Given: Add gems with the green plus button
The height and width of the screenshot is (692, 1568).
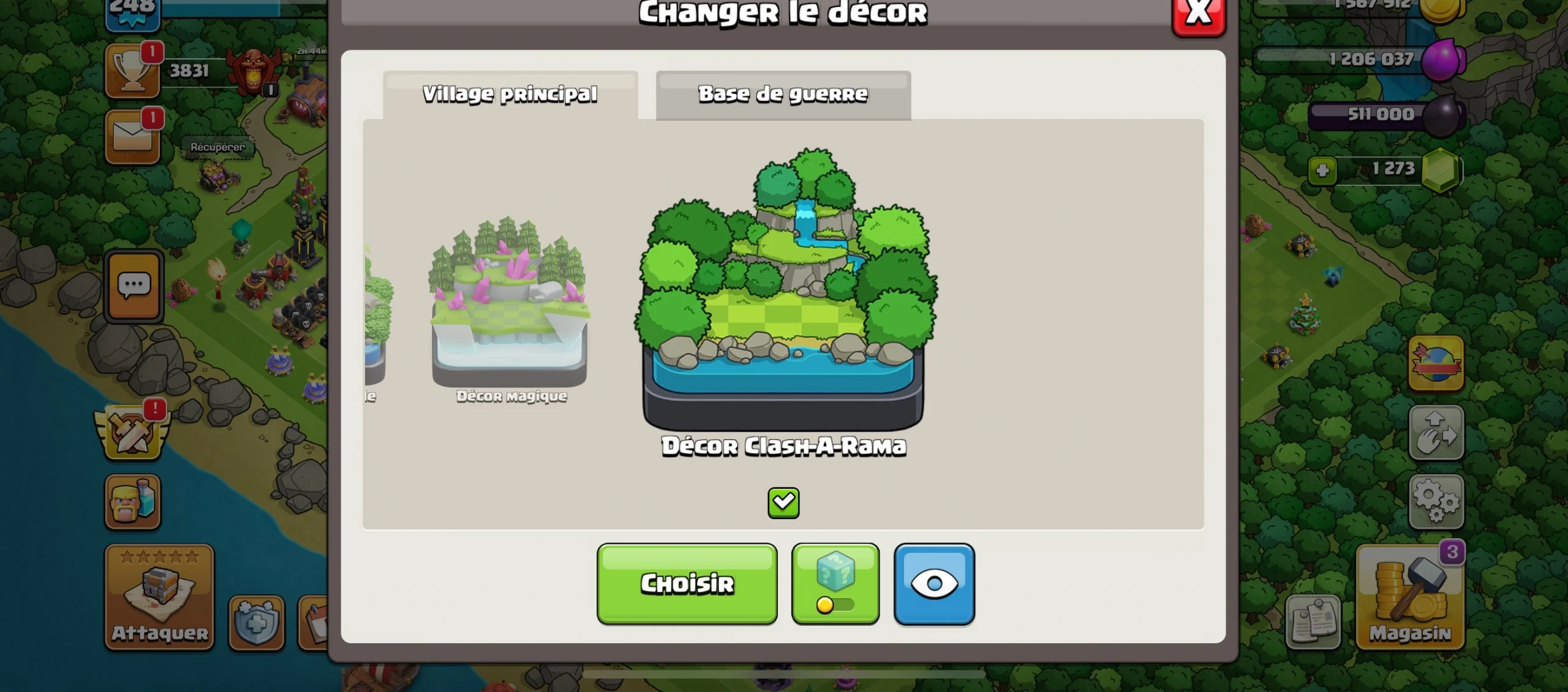Looking at the screenshot, I should 1322,170.
